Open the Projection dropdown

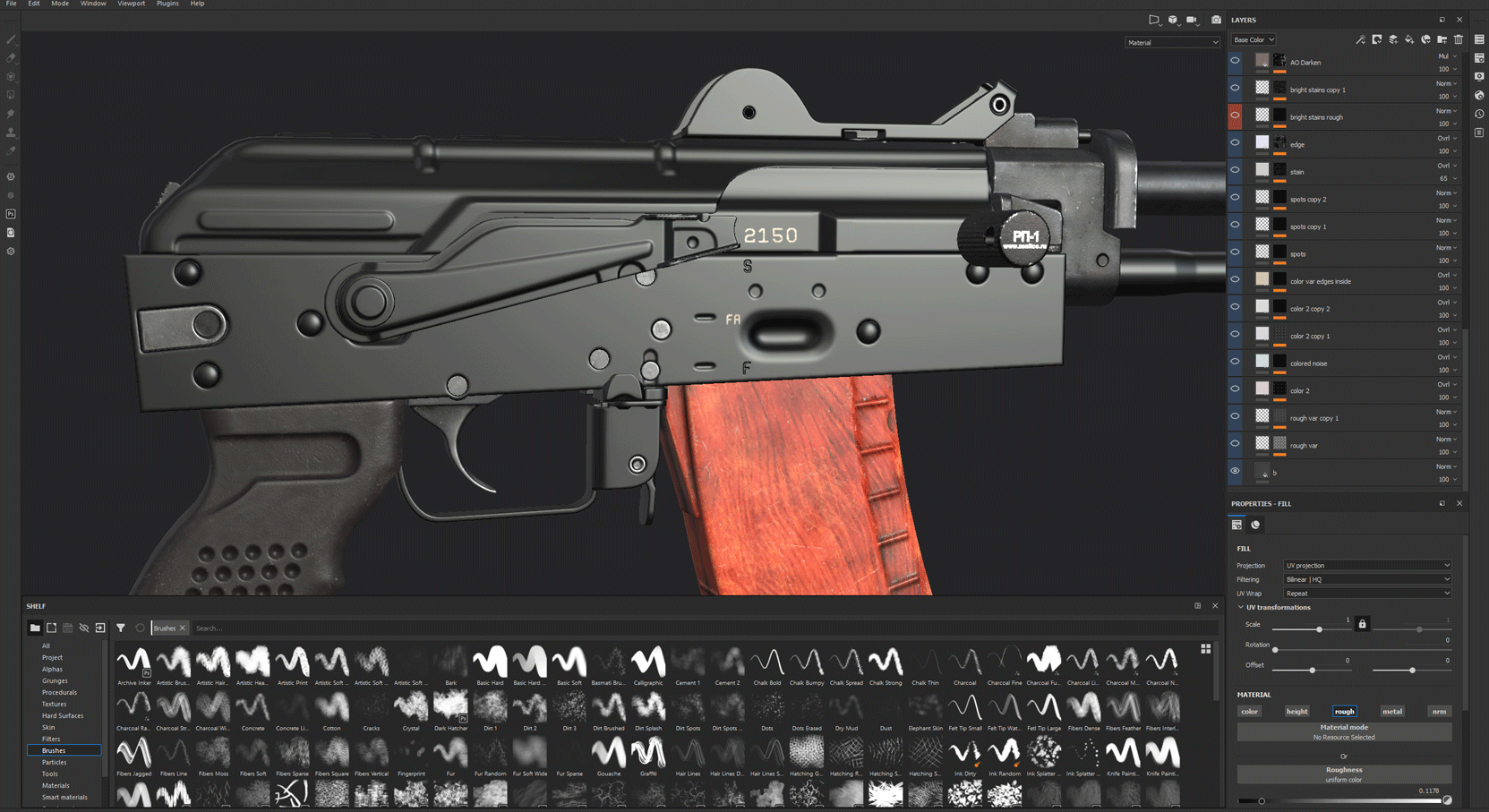tap(1366, 566)
